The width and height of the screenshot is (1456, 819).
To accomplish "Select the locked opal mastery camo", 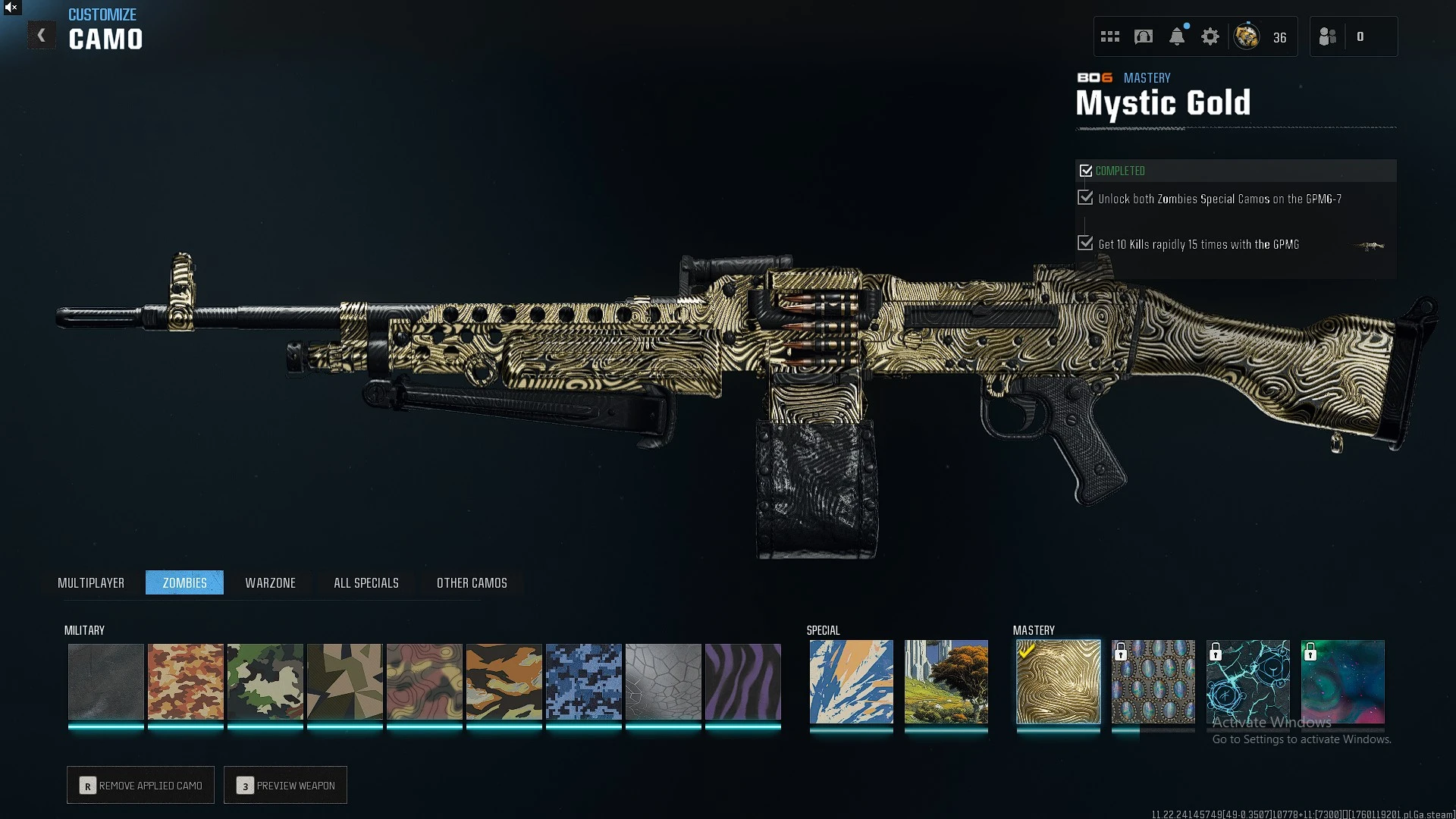I will click(1153, 681).
